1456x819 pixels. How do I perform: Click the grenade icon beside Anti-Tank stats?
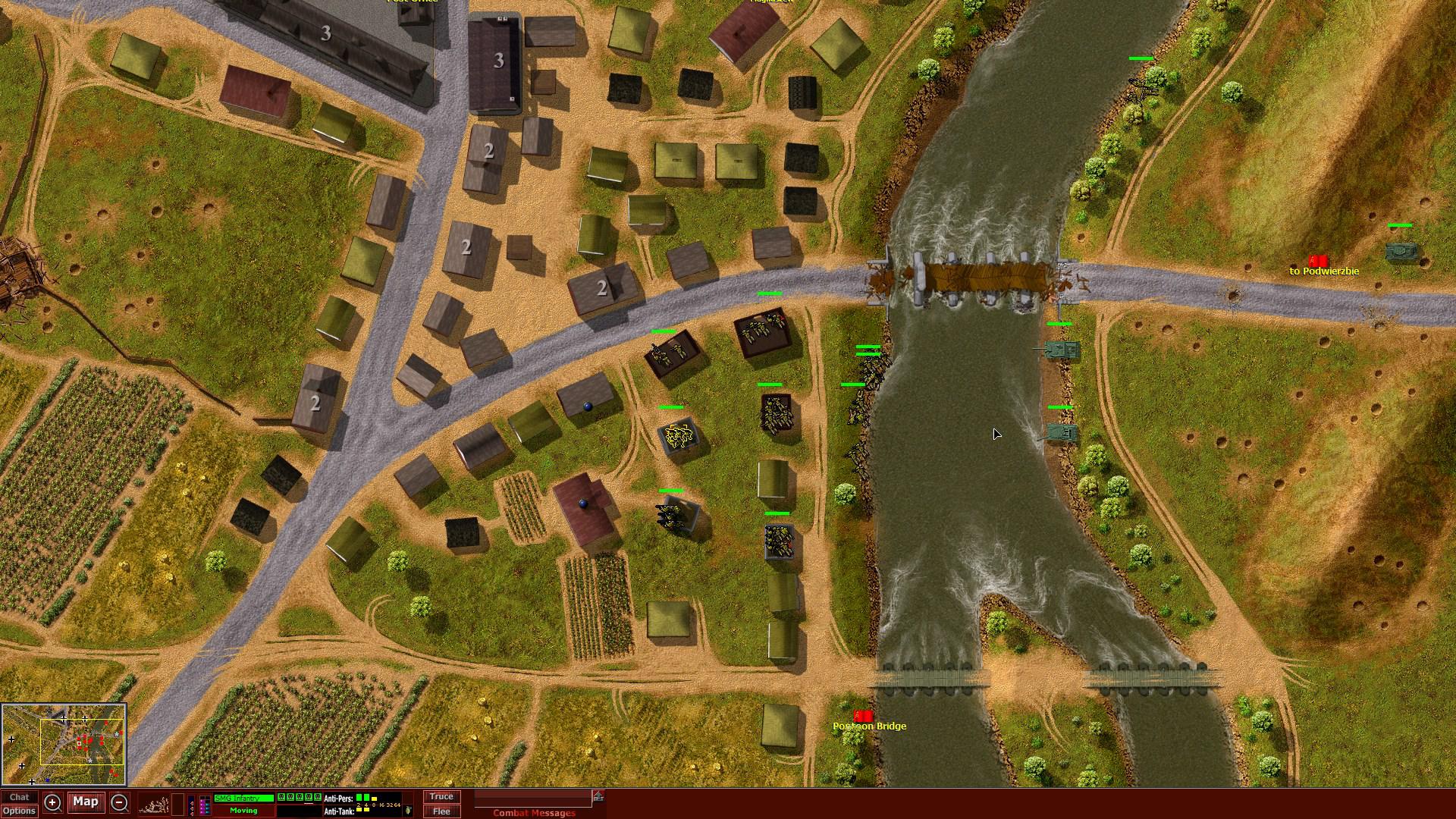(409, 810)
